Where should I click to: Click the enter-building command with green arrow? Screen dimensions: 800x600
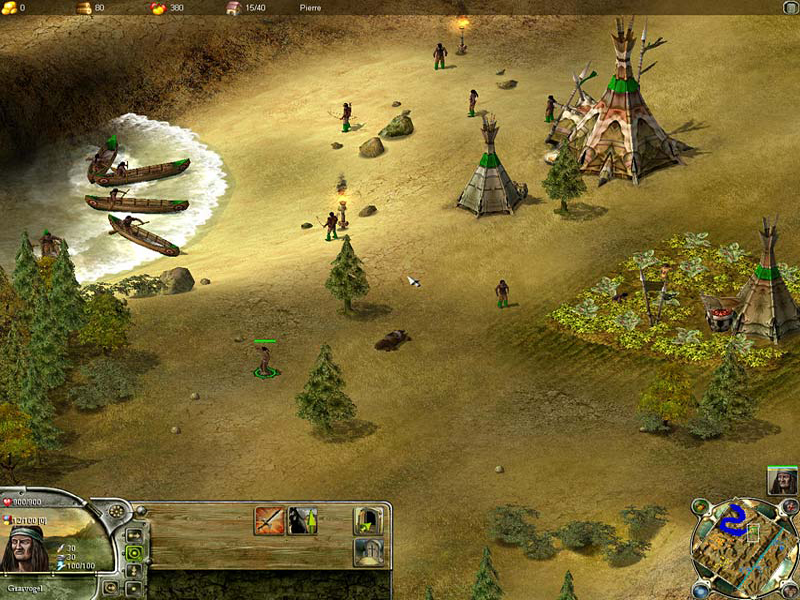tap(367, 520)
